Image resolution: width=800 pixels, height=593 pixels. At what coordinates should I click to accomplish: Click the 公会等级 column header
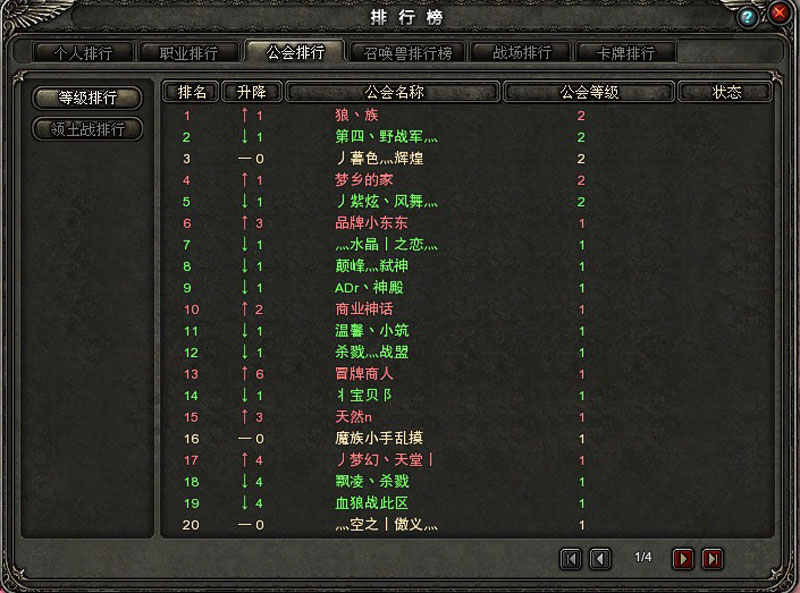point(589,92)
